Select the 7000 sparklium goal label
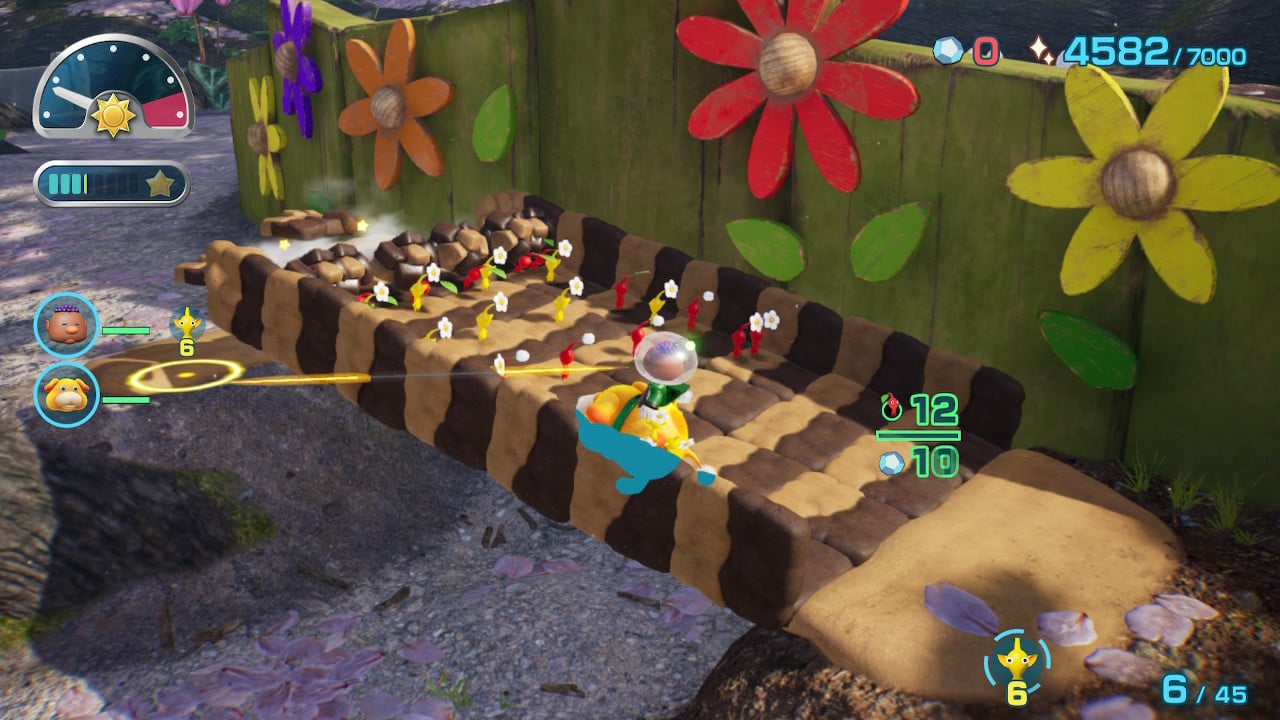The width and height of the screenshot is (1280, 720). point(1213,53)
